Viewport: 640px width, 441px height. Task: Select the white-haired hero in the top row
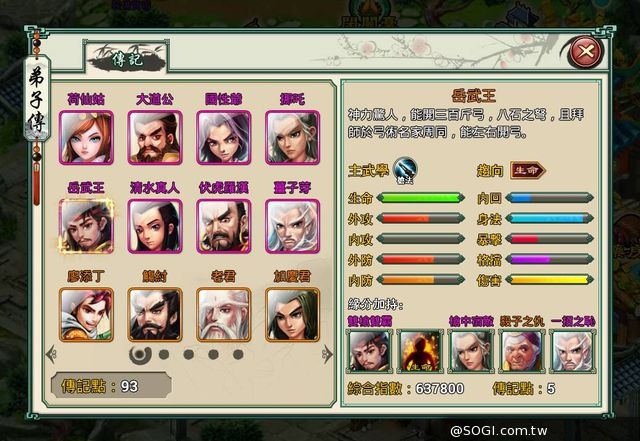pos(291,135)
